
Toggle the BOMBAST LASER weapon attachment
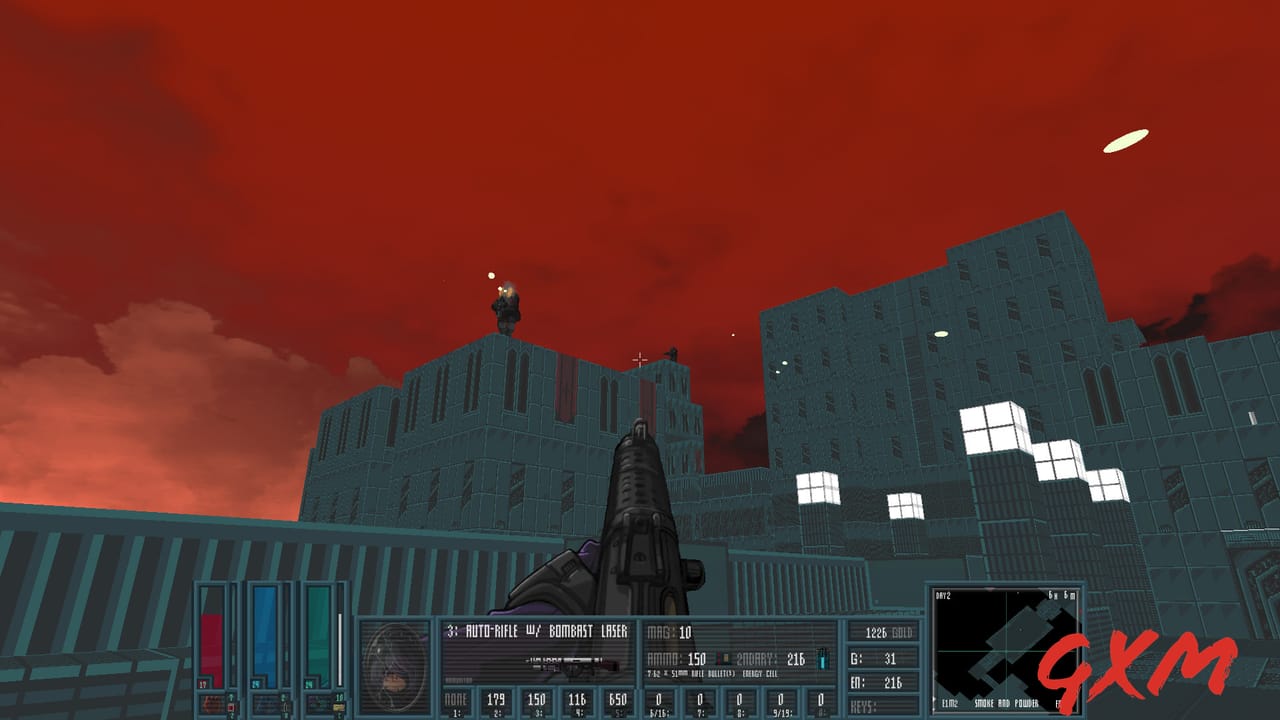[x=588, y=630]
